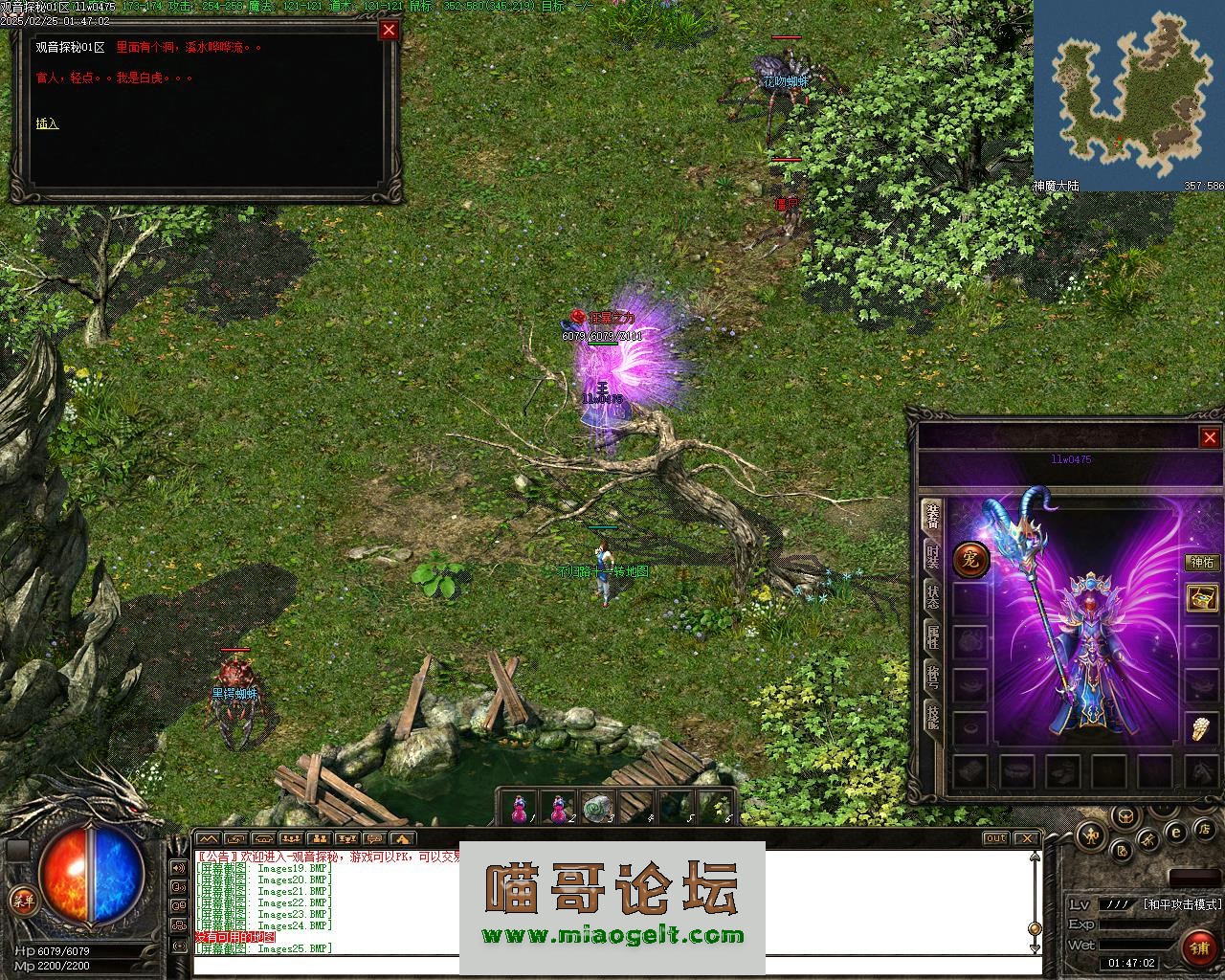Open the 技能 skills tab
Viewport: 1225px width, 980px height.
(x=932, y=716)
